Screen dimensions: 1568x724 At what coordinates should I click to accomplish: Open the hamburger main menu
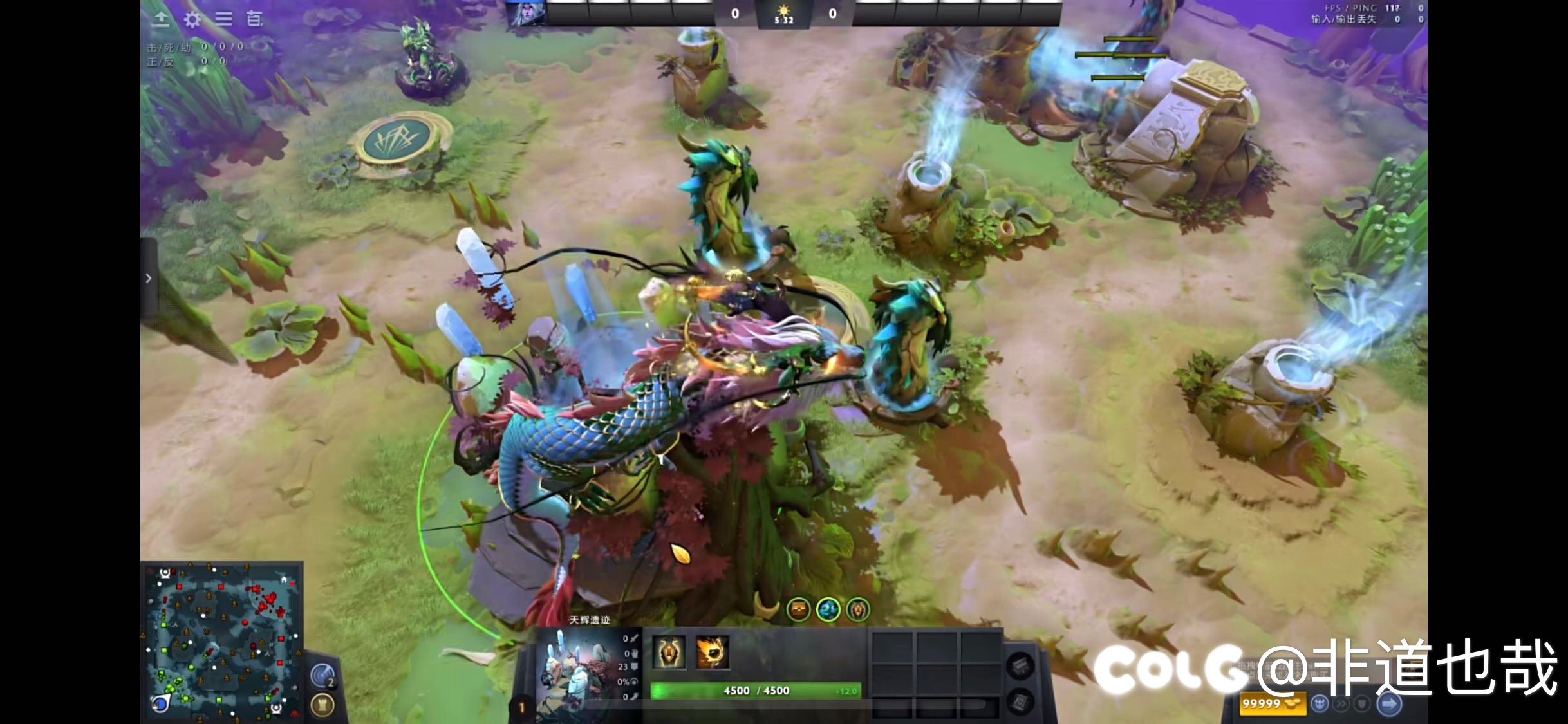pyautogui.click(x=223, y=19)
